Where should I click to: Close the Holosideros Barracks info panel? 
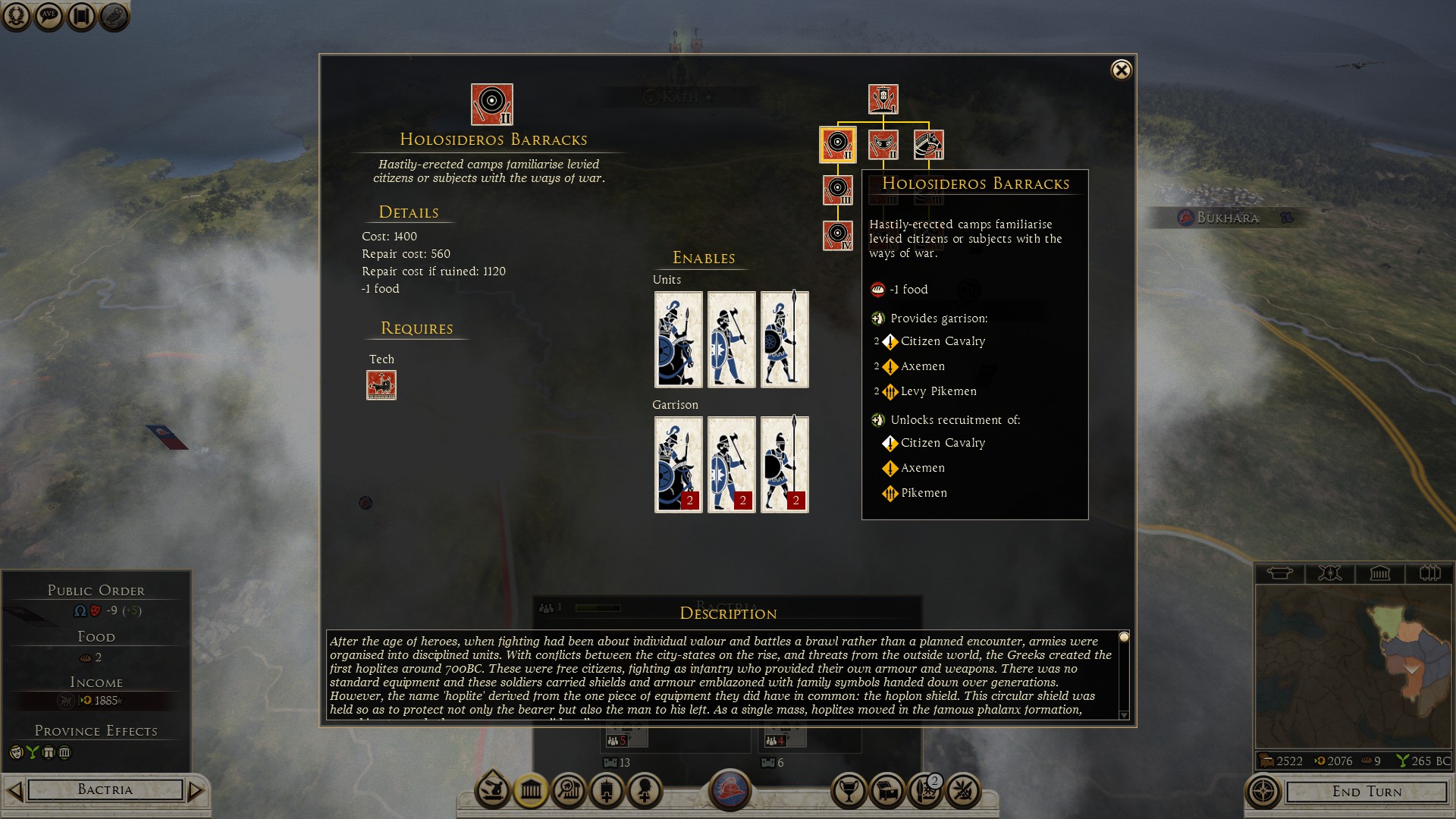(1121, 71)
